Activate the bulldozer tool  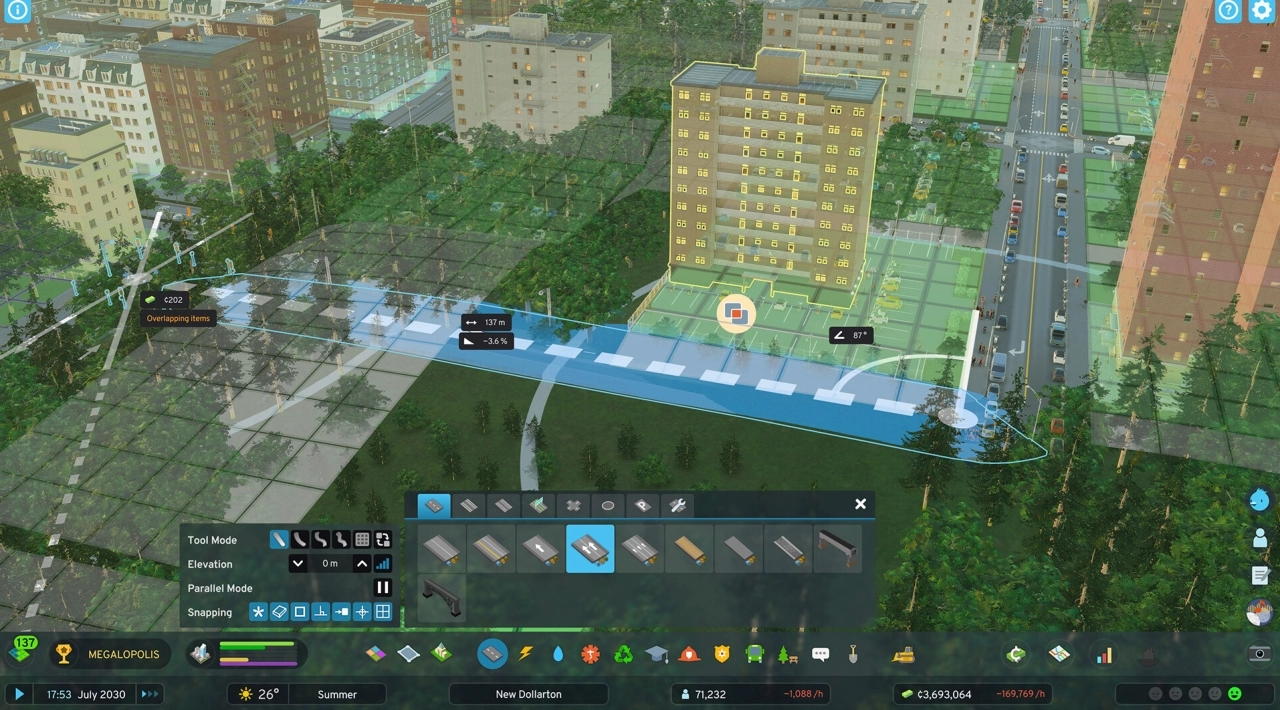coord(903,654)
